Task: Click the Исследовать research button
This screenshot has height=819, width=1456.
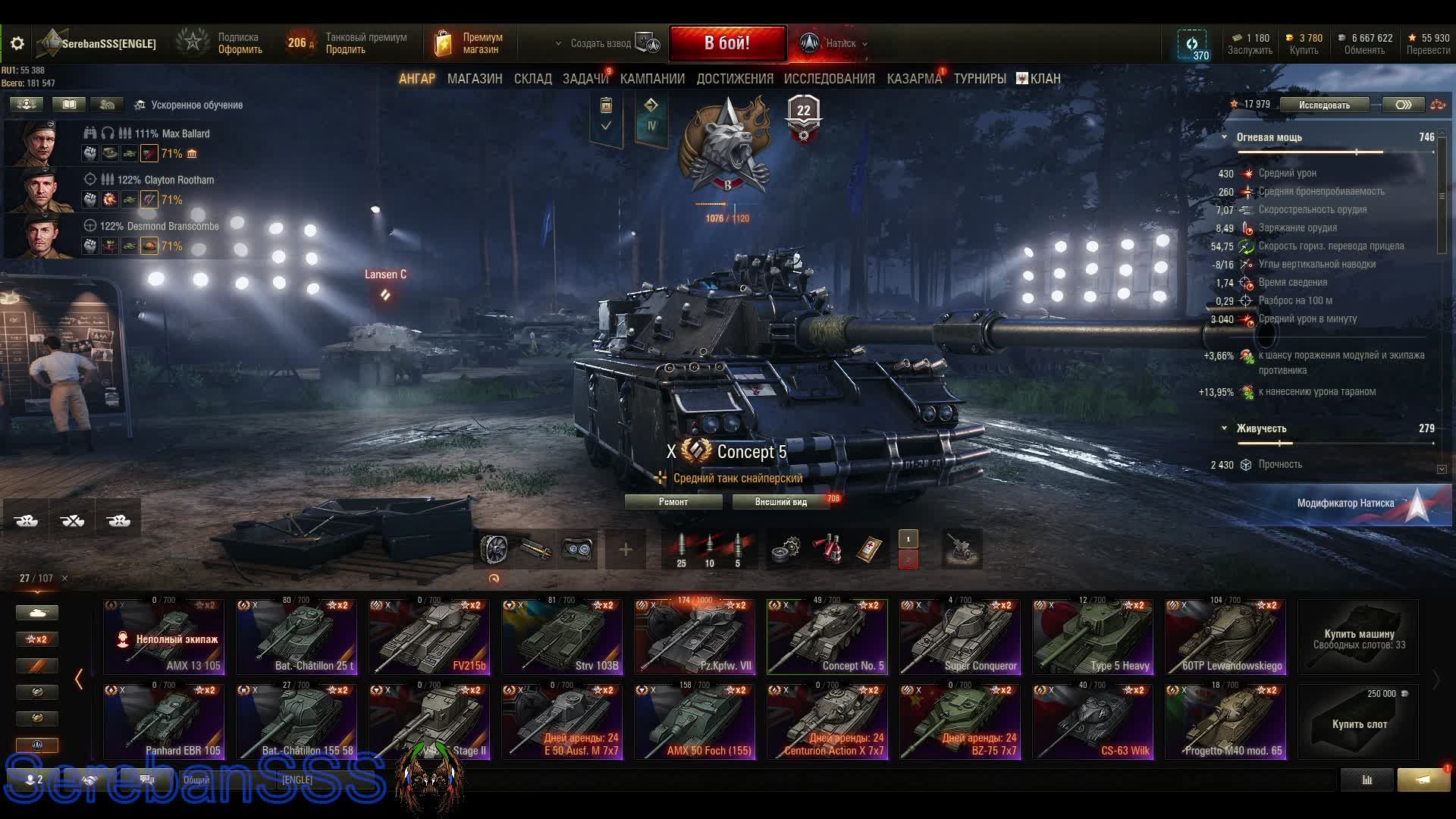Action: [x=1324, y=105]
